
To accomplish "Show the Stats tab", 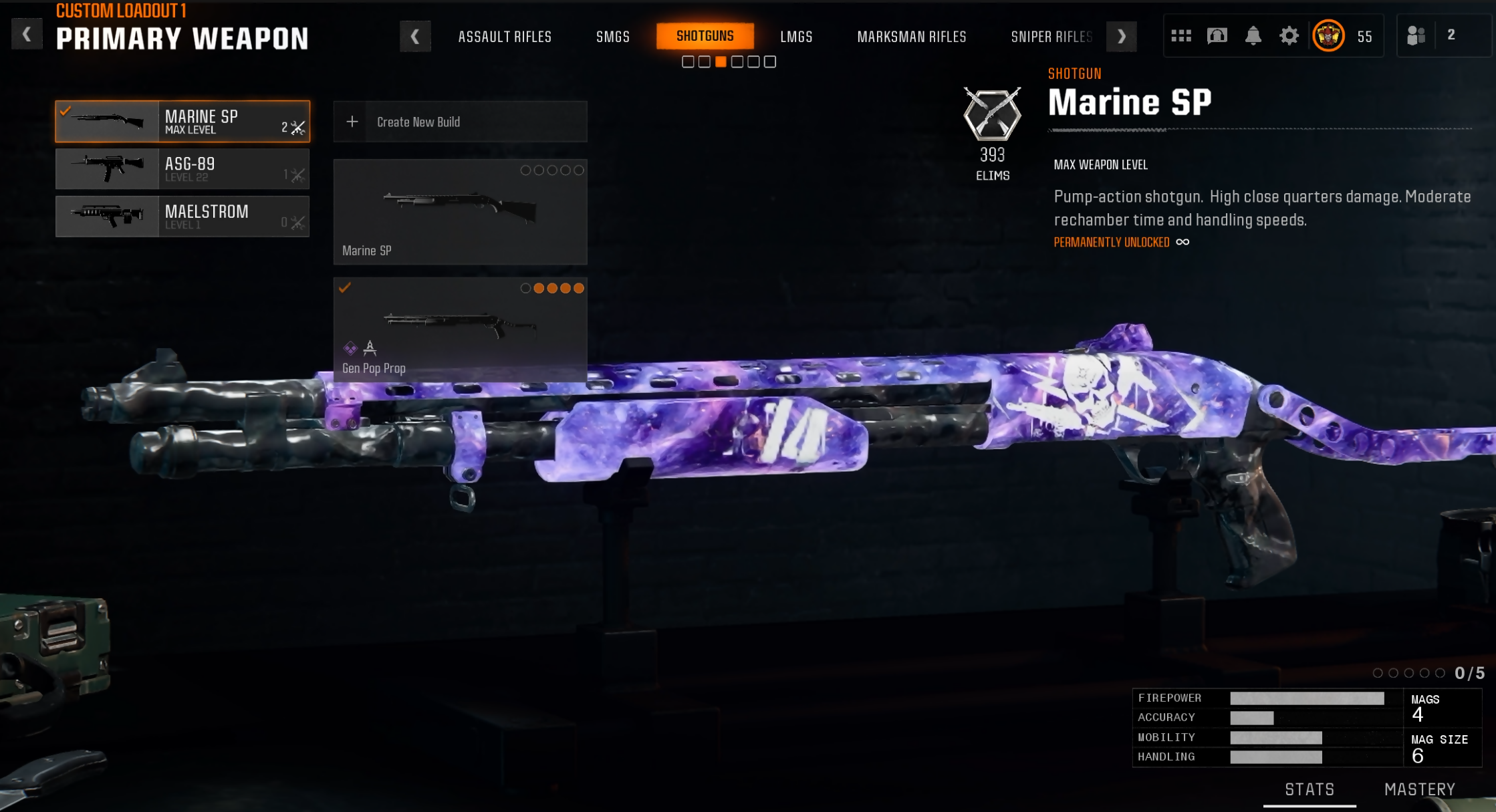I will point(1309,789).
